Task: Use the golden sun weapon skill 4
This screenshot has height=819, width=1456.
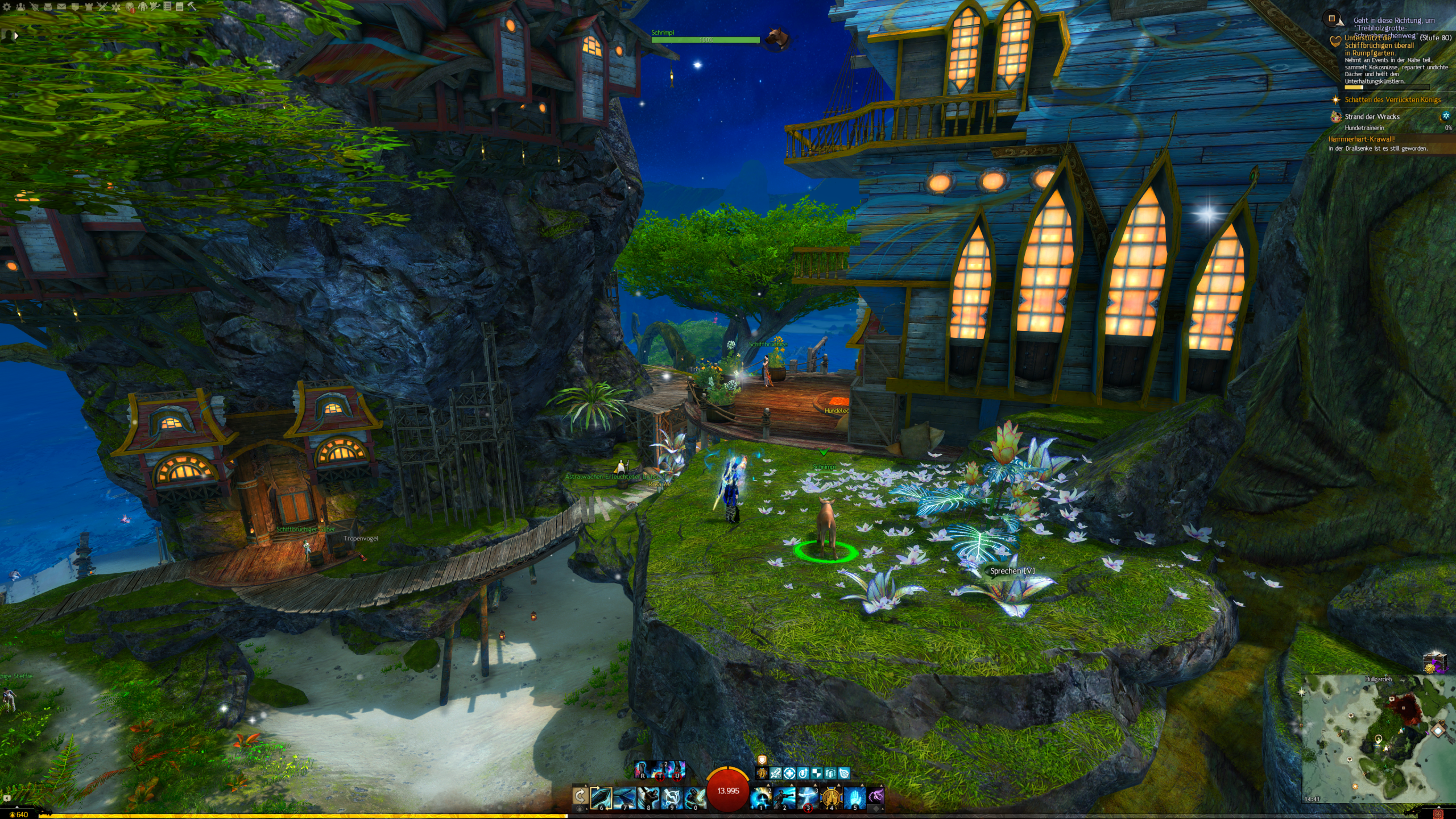Action: tap(831, 798)
